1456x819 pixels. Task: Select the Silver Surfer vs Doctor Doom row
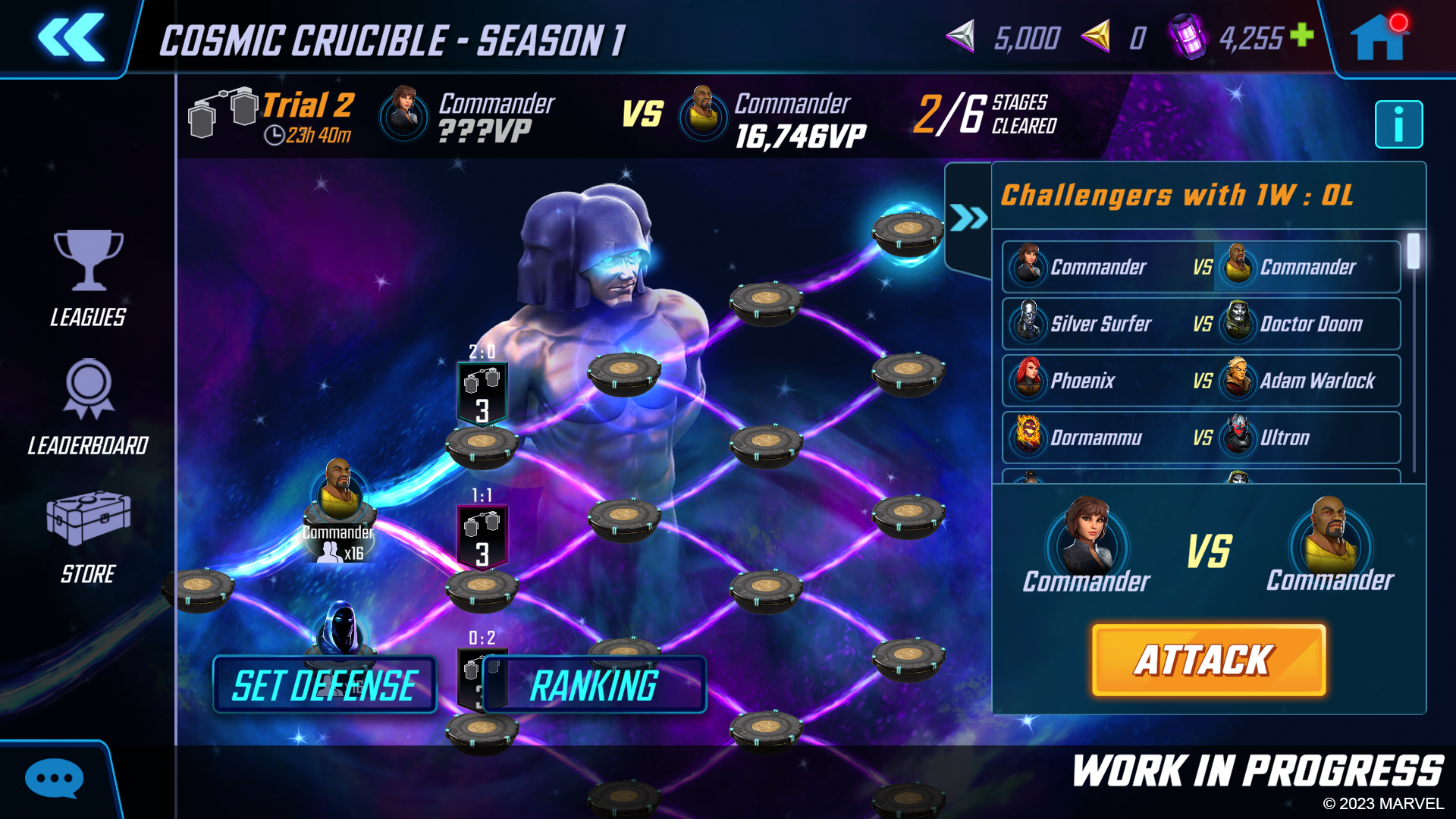click(1200, 324)
